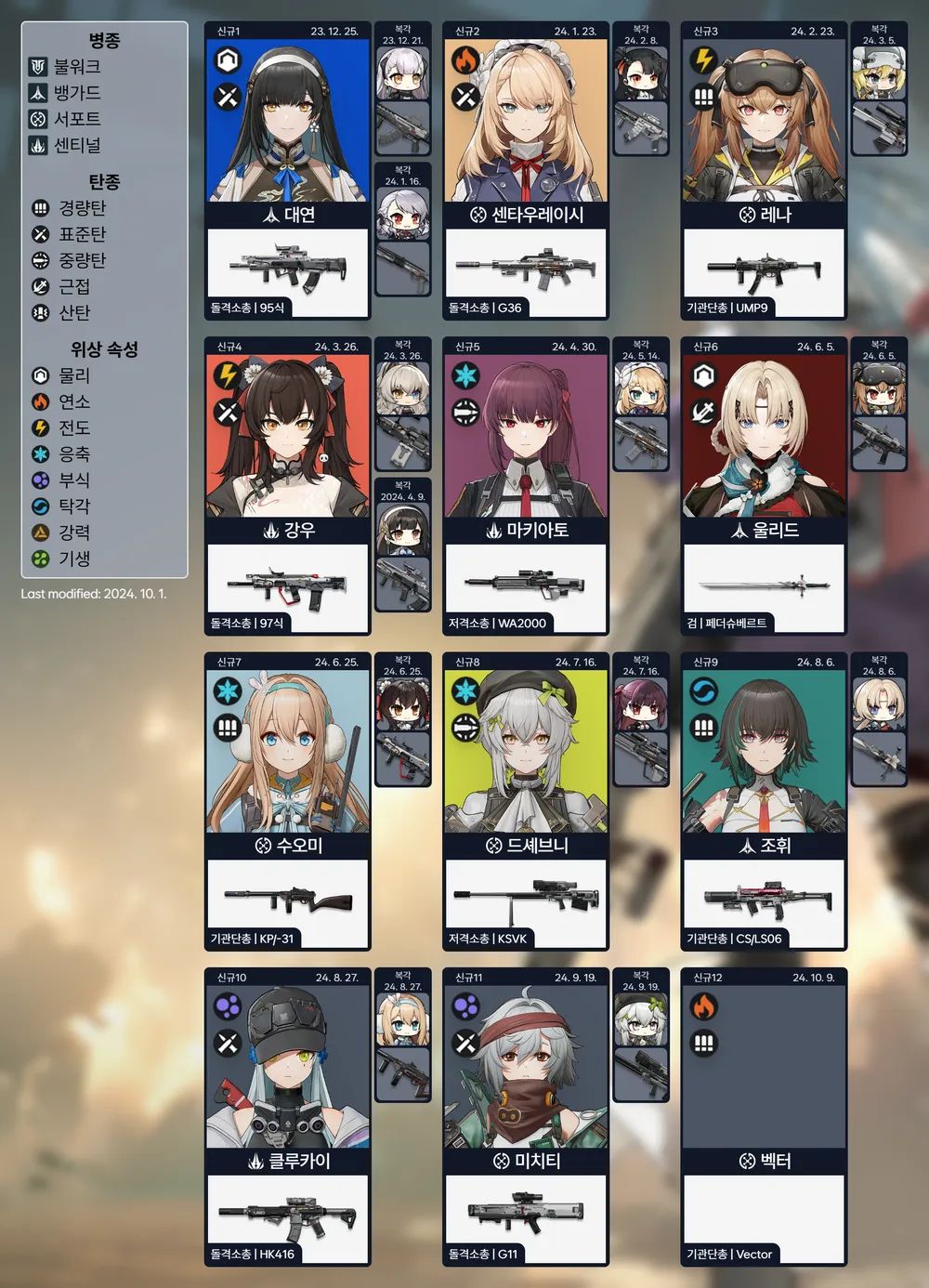Choose the 클루카이 character portrait

coord(287,1069)
